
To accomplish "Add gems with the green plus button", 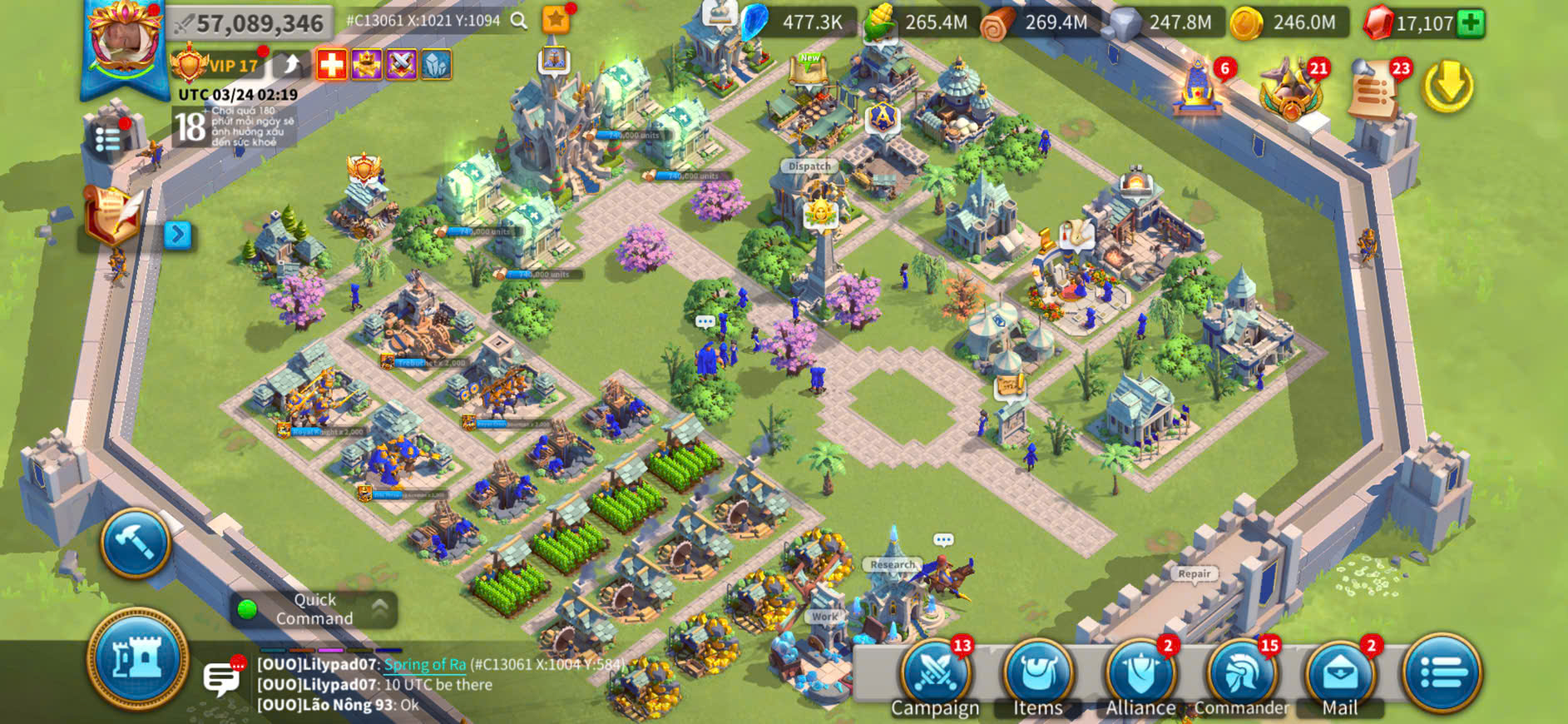I will [x=1471, y=22].
